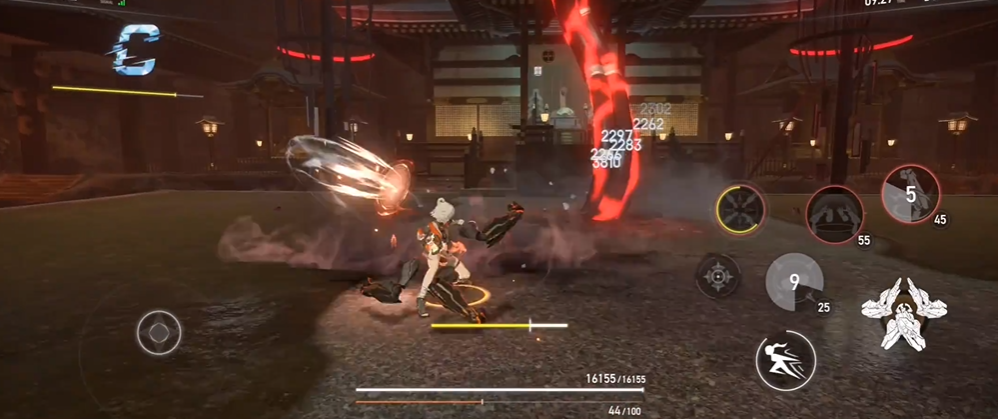Trigger the main claw attack button

coord(905,314)
